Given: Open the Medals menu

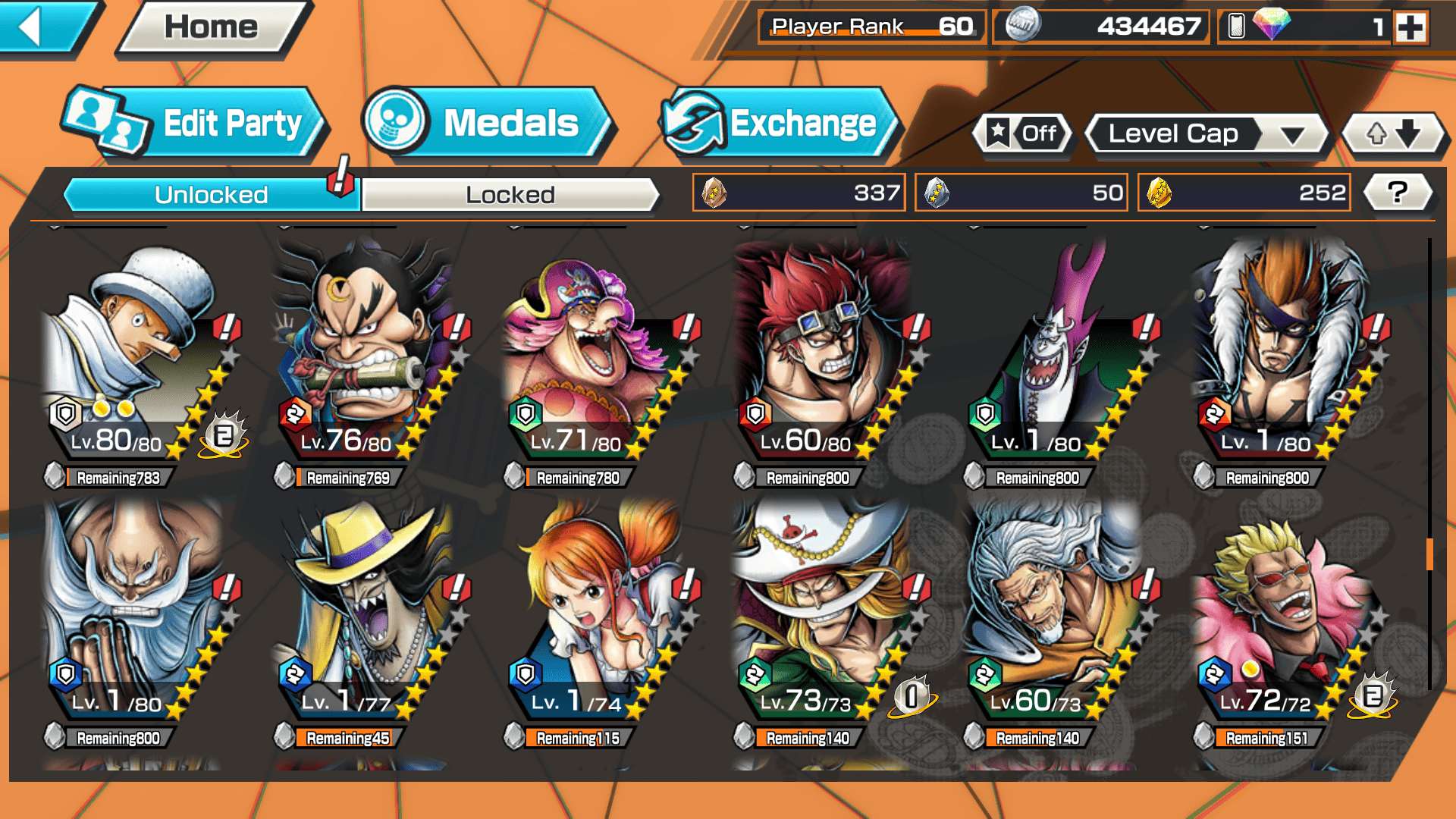Looking at the screenshot, I should tap(489, 124).
